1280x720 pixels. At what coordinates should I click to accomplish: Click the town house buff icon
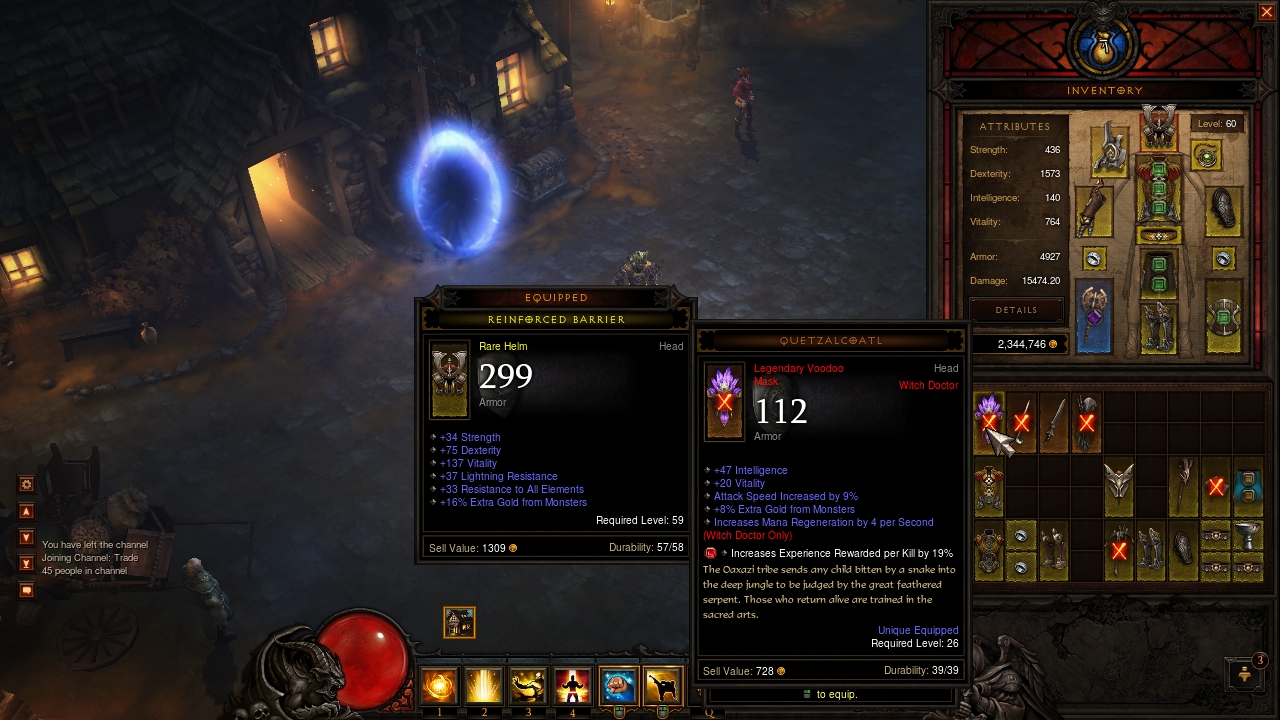(x=459, y=622)
